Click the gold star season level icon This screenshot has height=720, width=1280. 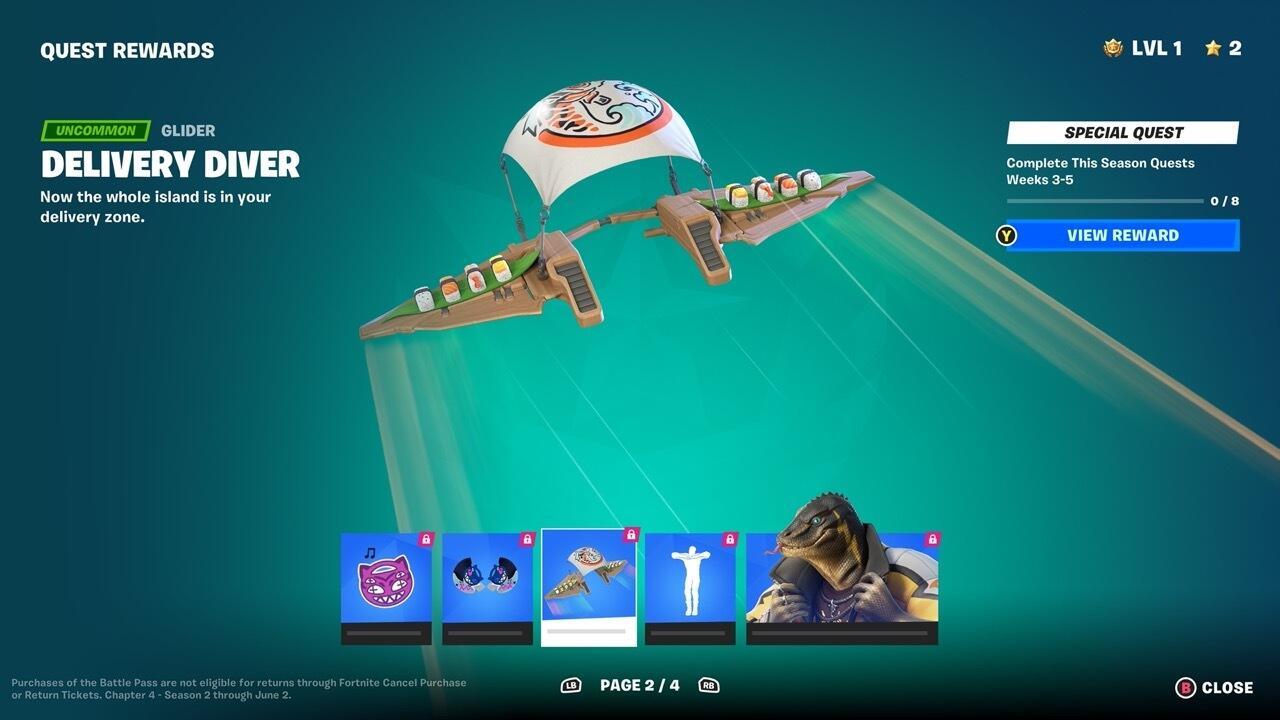[1215, 47]
